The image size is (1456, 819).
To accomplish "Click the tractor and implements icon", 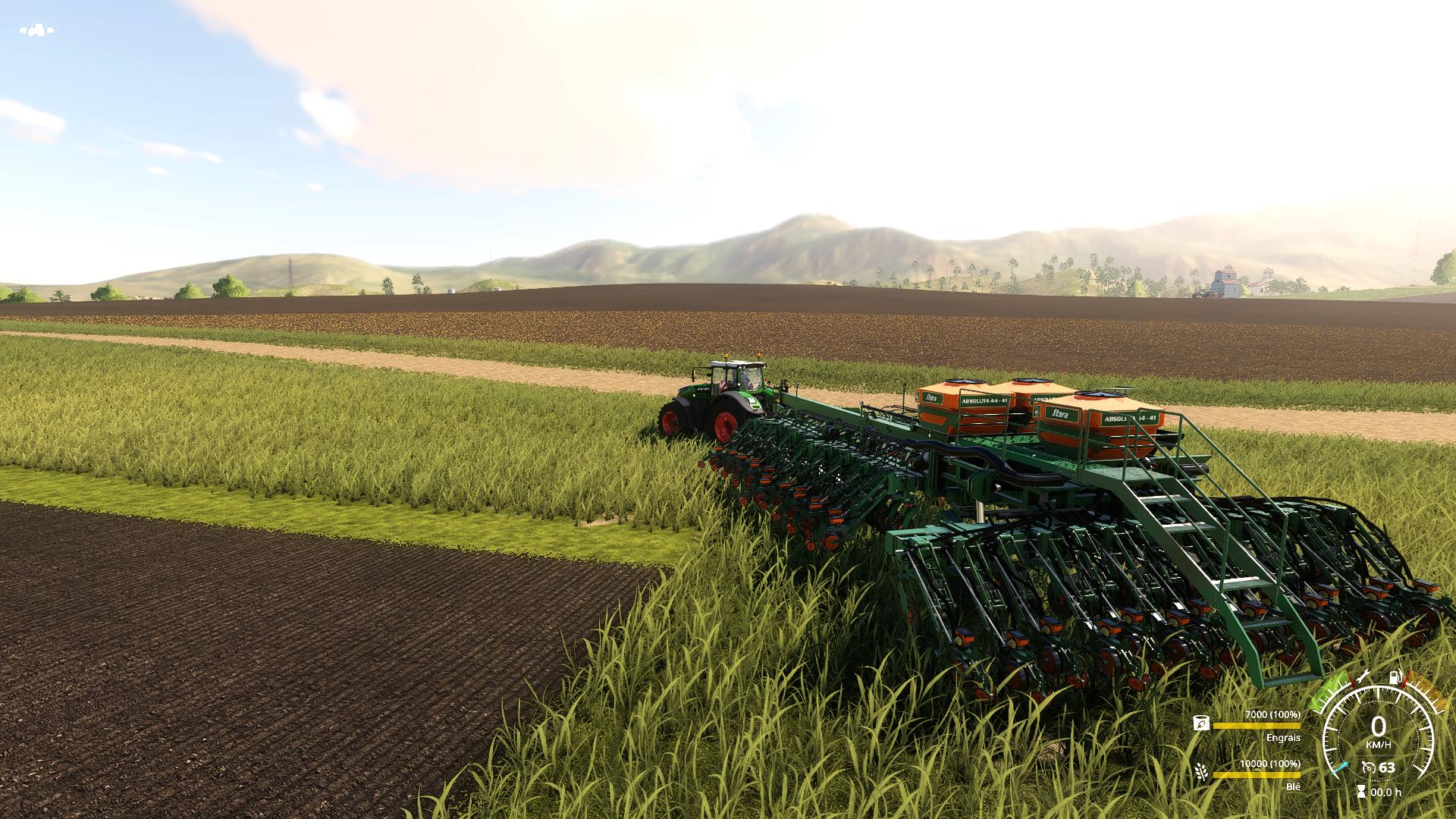I will (x=36, y=30).
